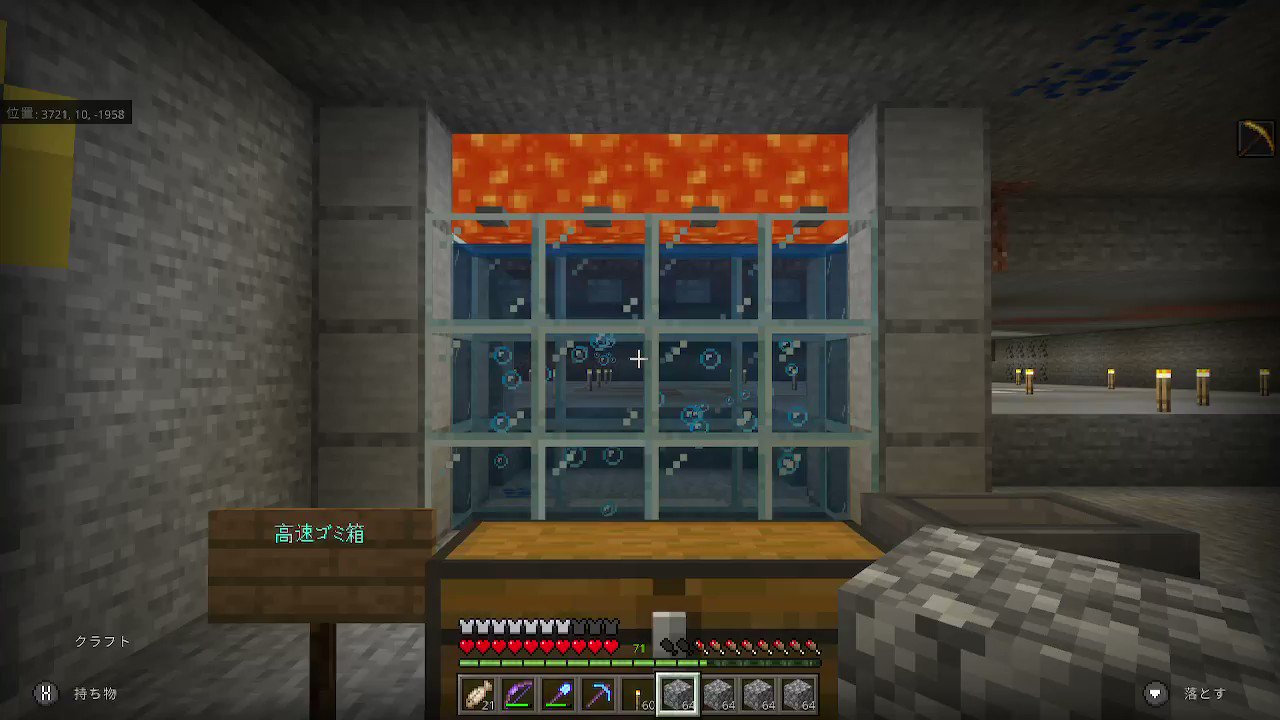The image size is (1280, 720).
Task: Select the enchanted bow in the hotbar
Action: coord(521,693)
